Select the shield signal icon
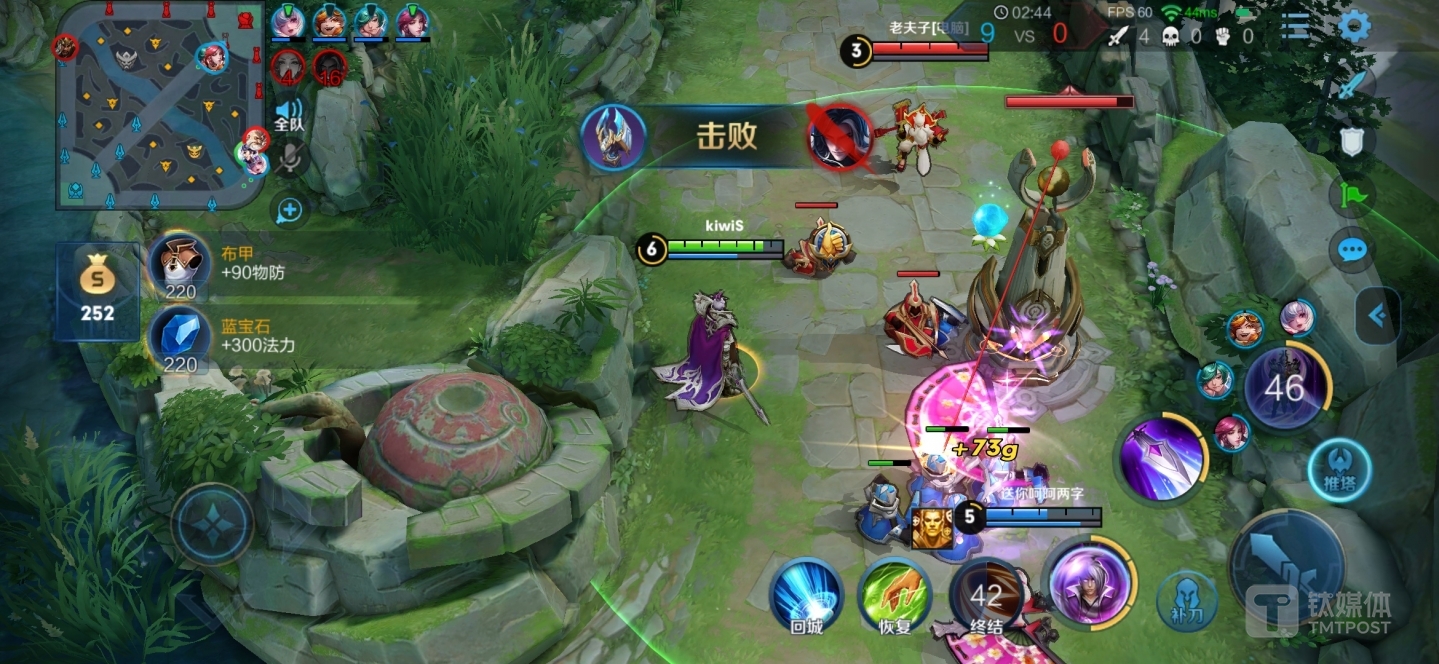 pos(1352,142)
